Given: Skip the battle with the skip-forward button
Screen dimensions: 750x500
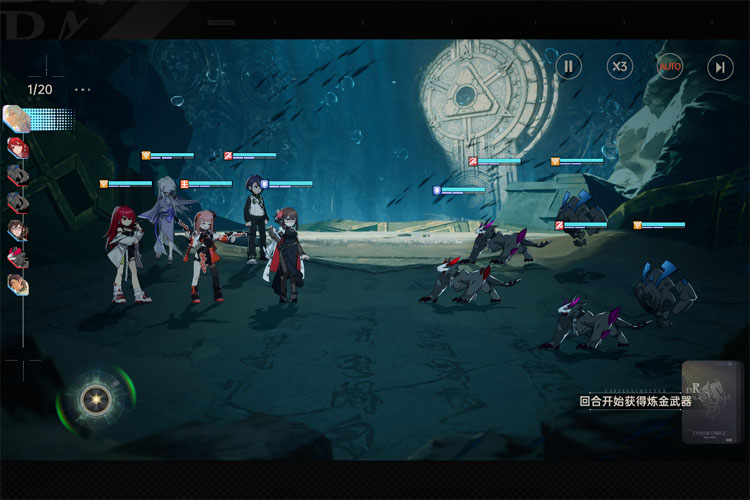Looking at the screenshot, I should pyautogui.click(x=720, y=67).
